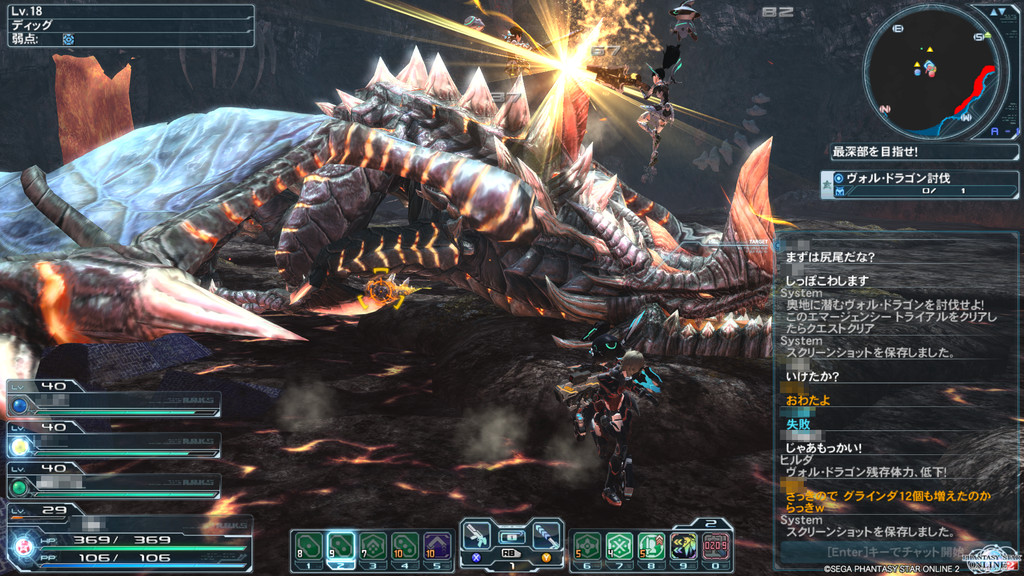Use the yellow arrows skill in slot 9
Viewport: 1024px width, 576px height.
tap(683, 546)
